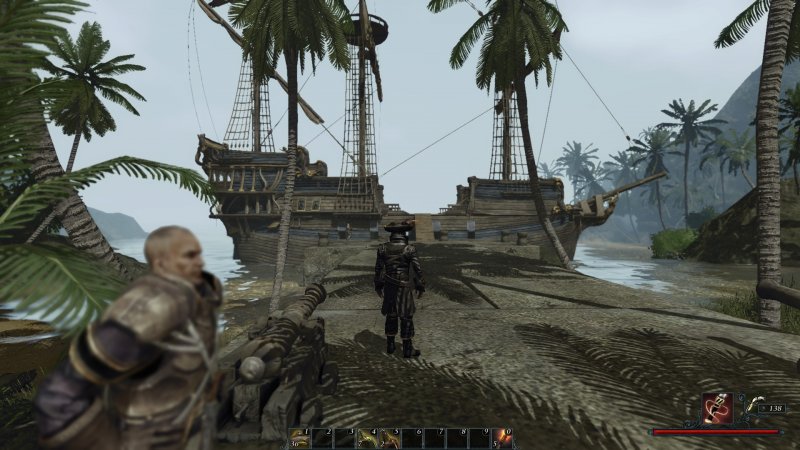The height and width of the screenshot is (450, 800).
Task: Select empty hotbar slot numbered 9
Action: 482,438
